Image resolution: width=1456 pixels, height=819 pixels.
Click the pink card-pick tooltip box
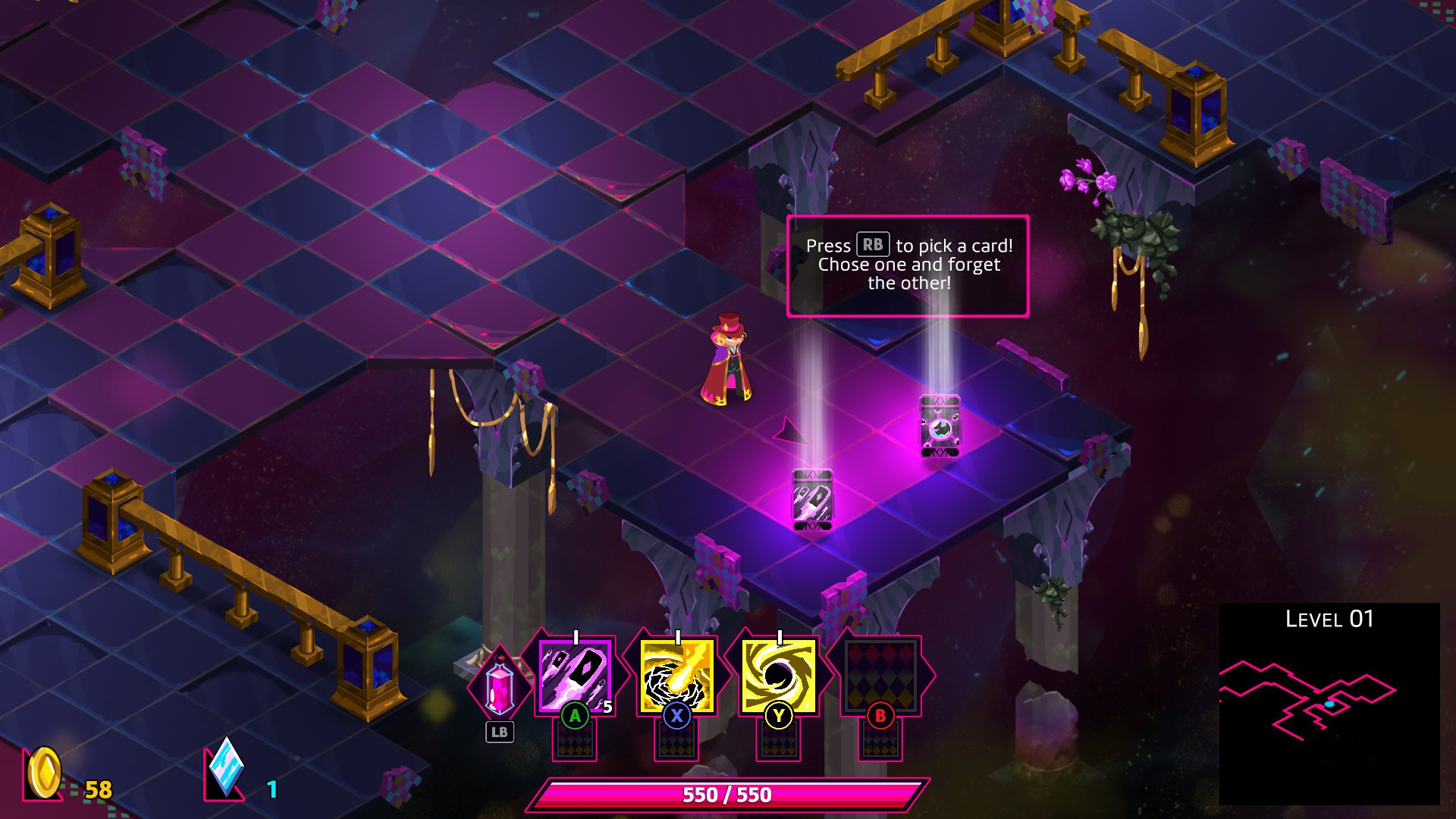908,265
